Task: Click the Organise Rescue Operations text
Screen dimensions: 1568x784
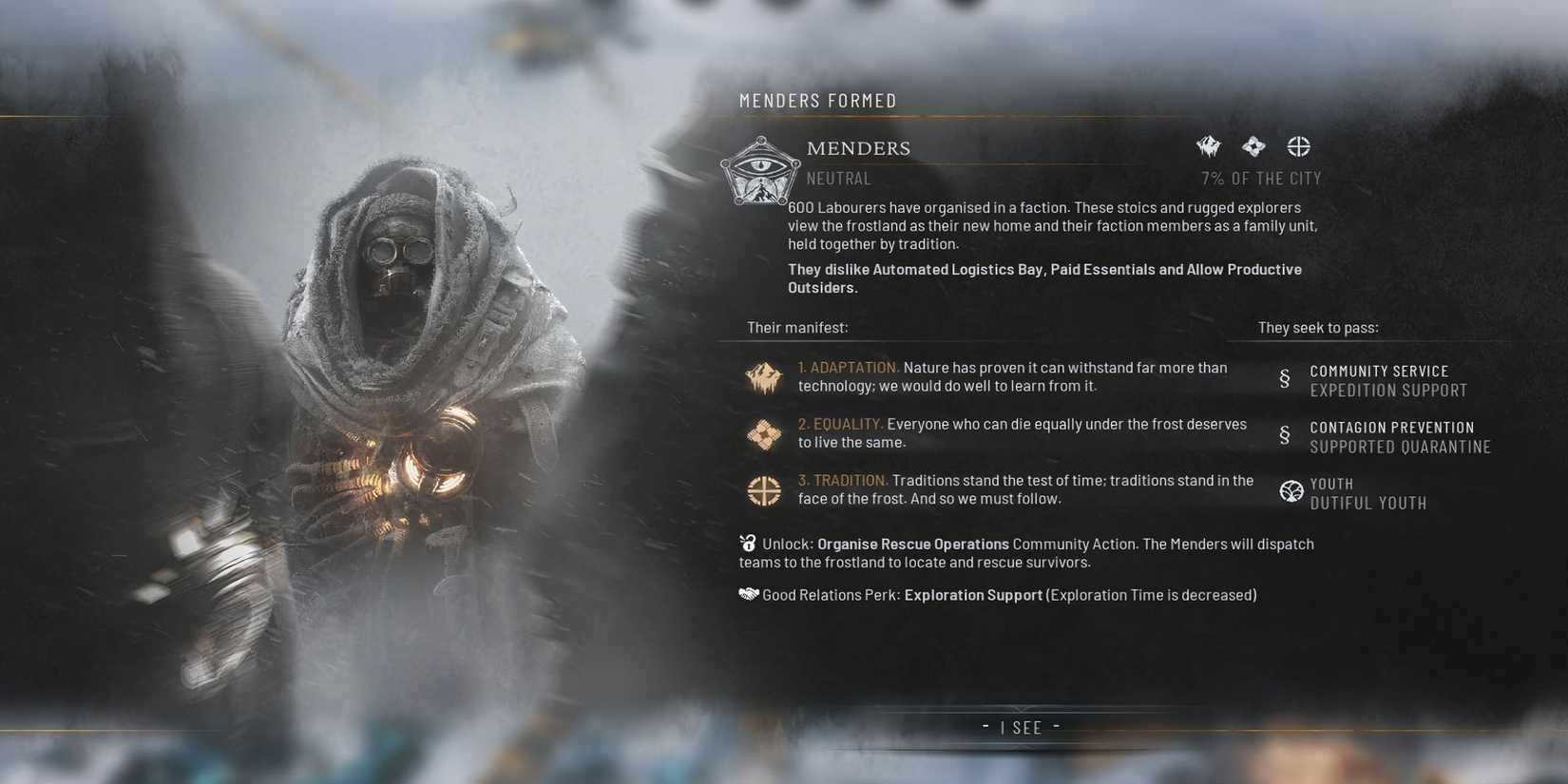Action: click(913, 544)
